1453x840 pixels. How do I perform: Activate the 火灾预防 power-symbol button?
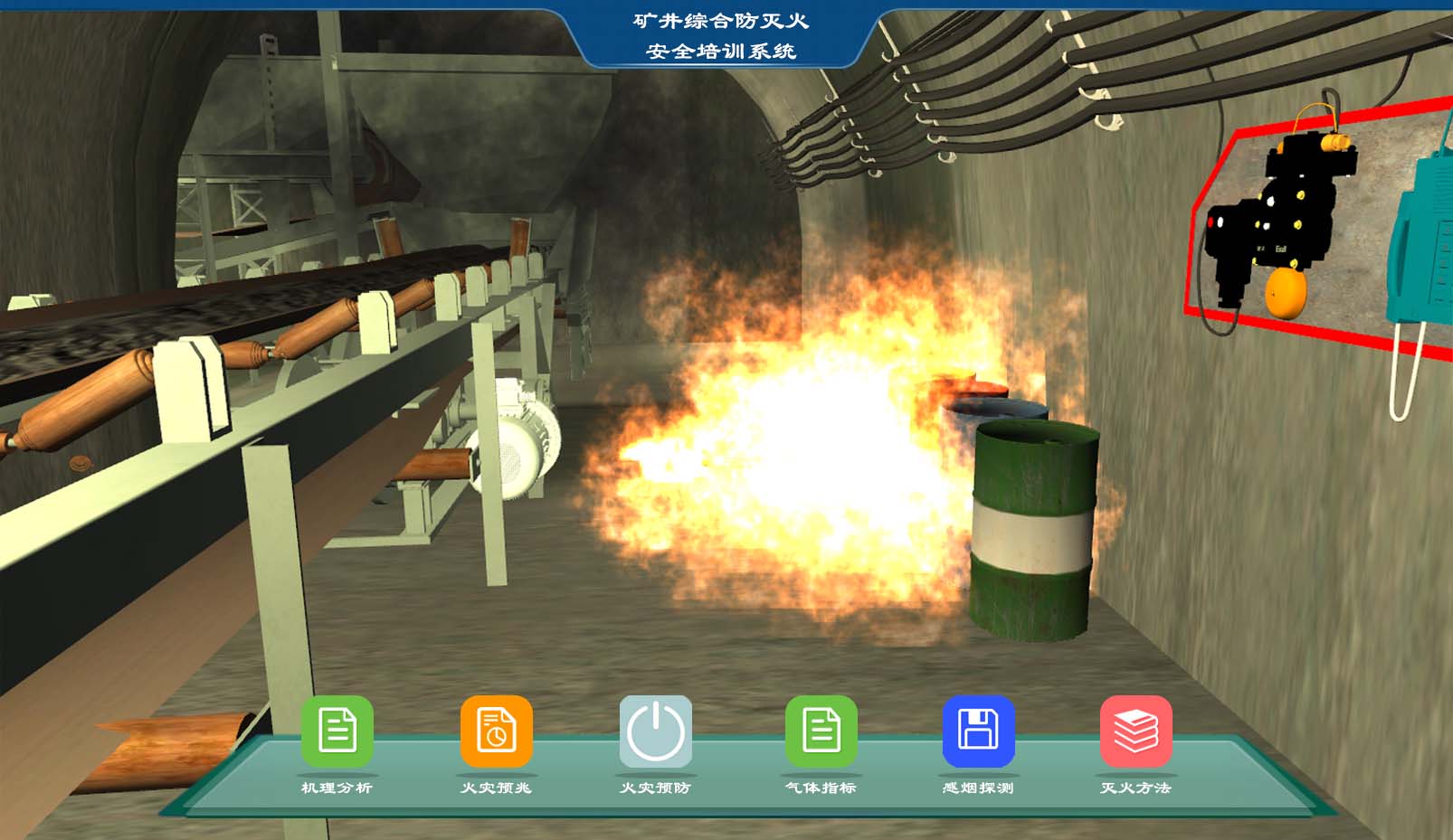click(655, 731)
